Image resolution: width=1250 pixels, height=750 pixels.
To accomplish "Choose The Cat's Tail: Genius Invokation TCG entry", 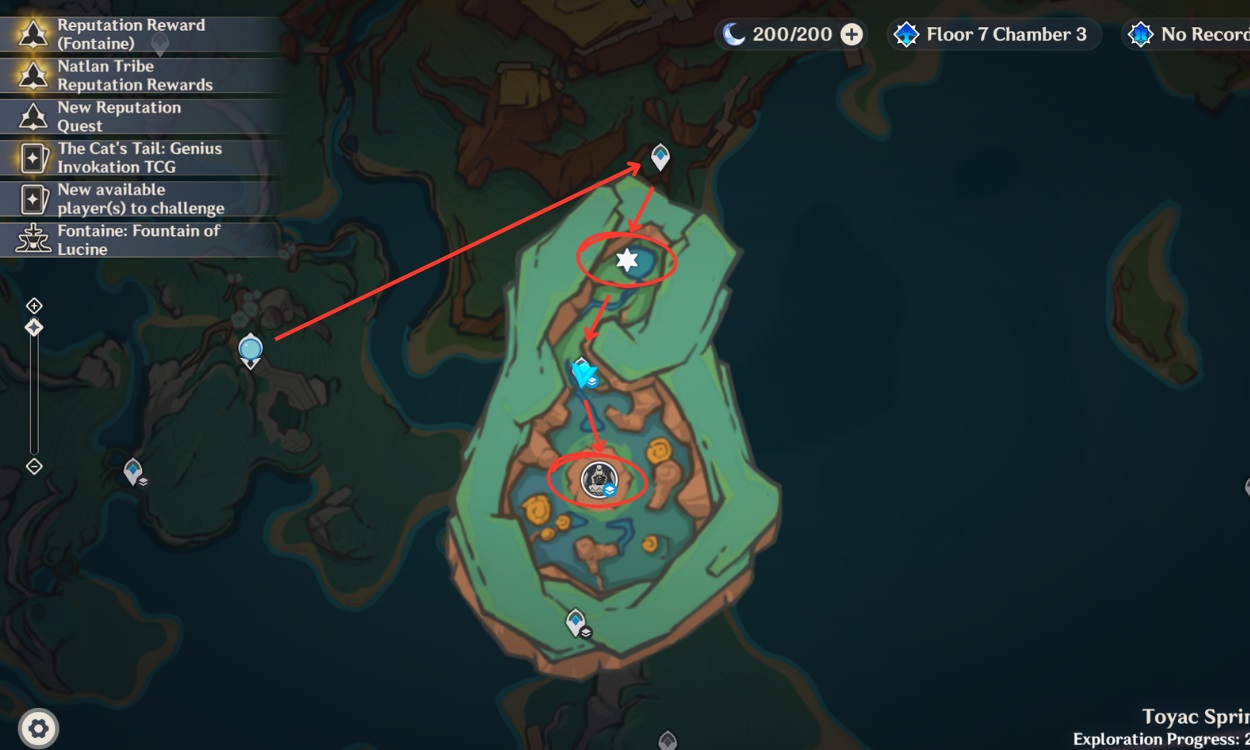I will tap(138, 157).
